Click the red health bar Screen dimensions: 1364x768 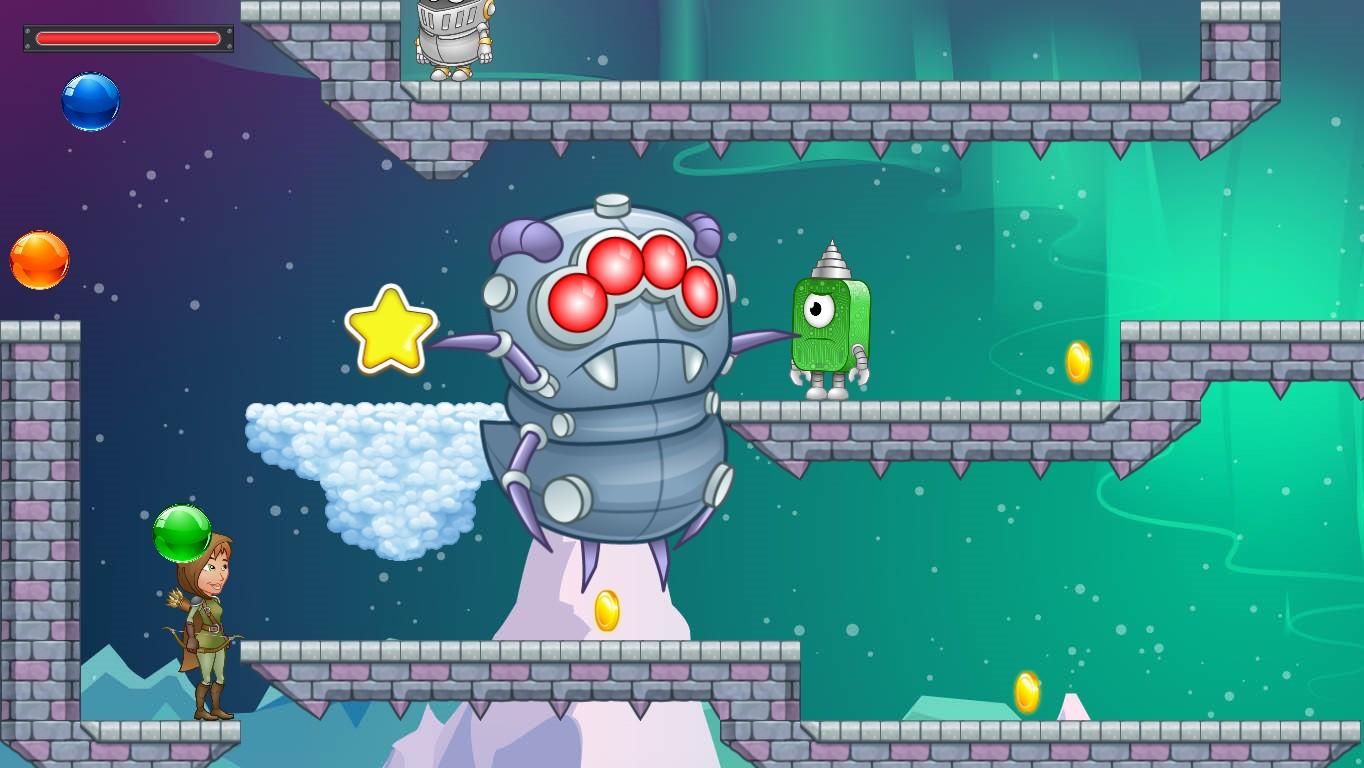128,37
